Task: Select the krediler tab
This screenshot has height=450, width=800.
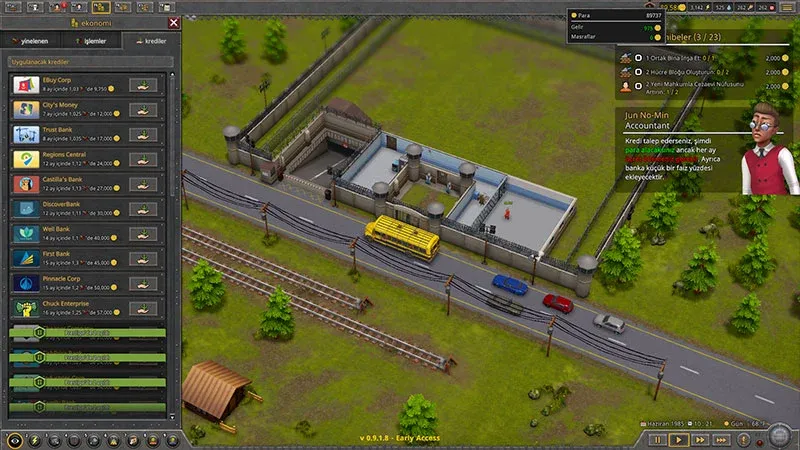Action: click(x=148, y=42)
